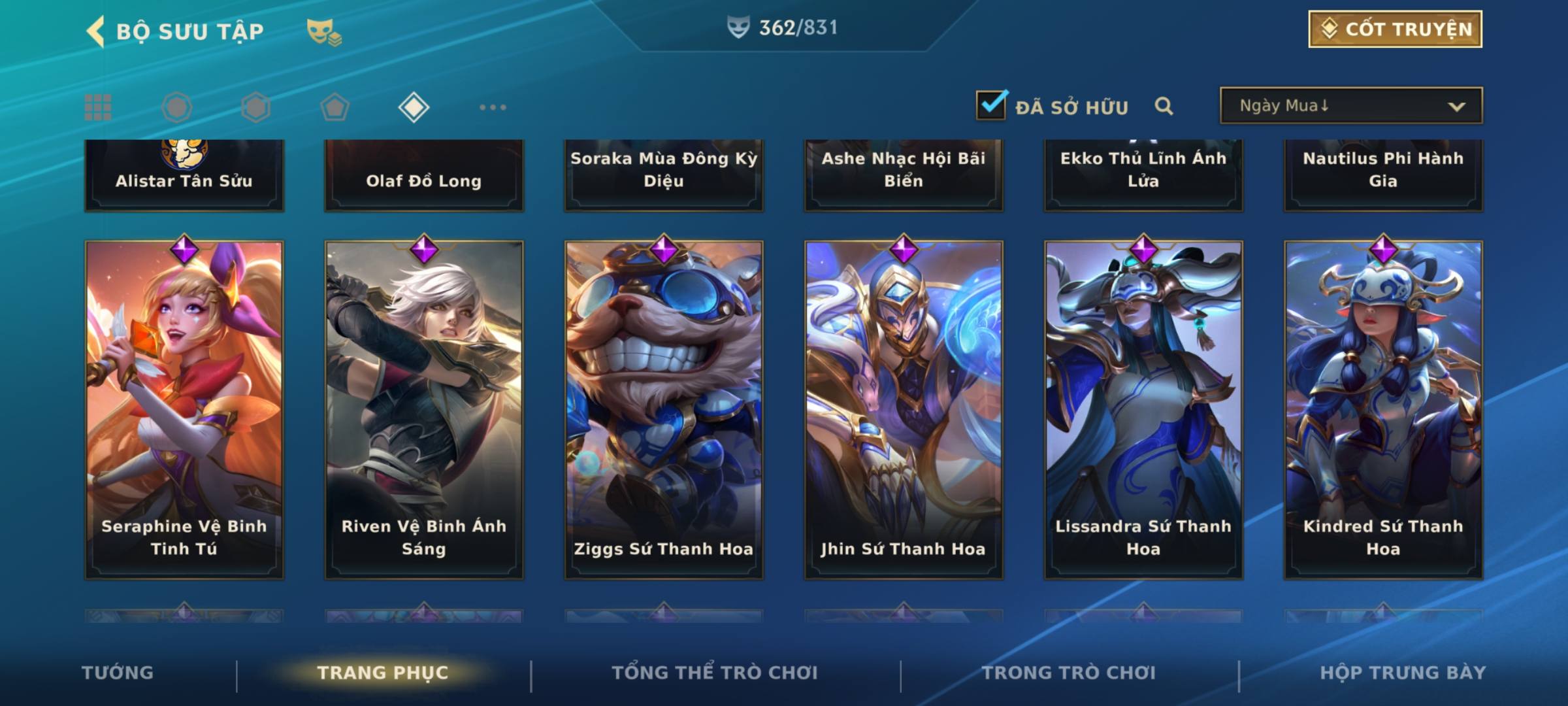The width and height of the screenshot is (1568, 706).
Task: Switch to Tổng Thể Trò Chơi tab
Action: point(715,673)
